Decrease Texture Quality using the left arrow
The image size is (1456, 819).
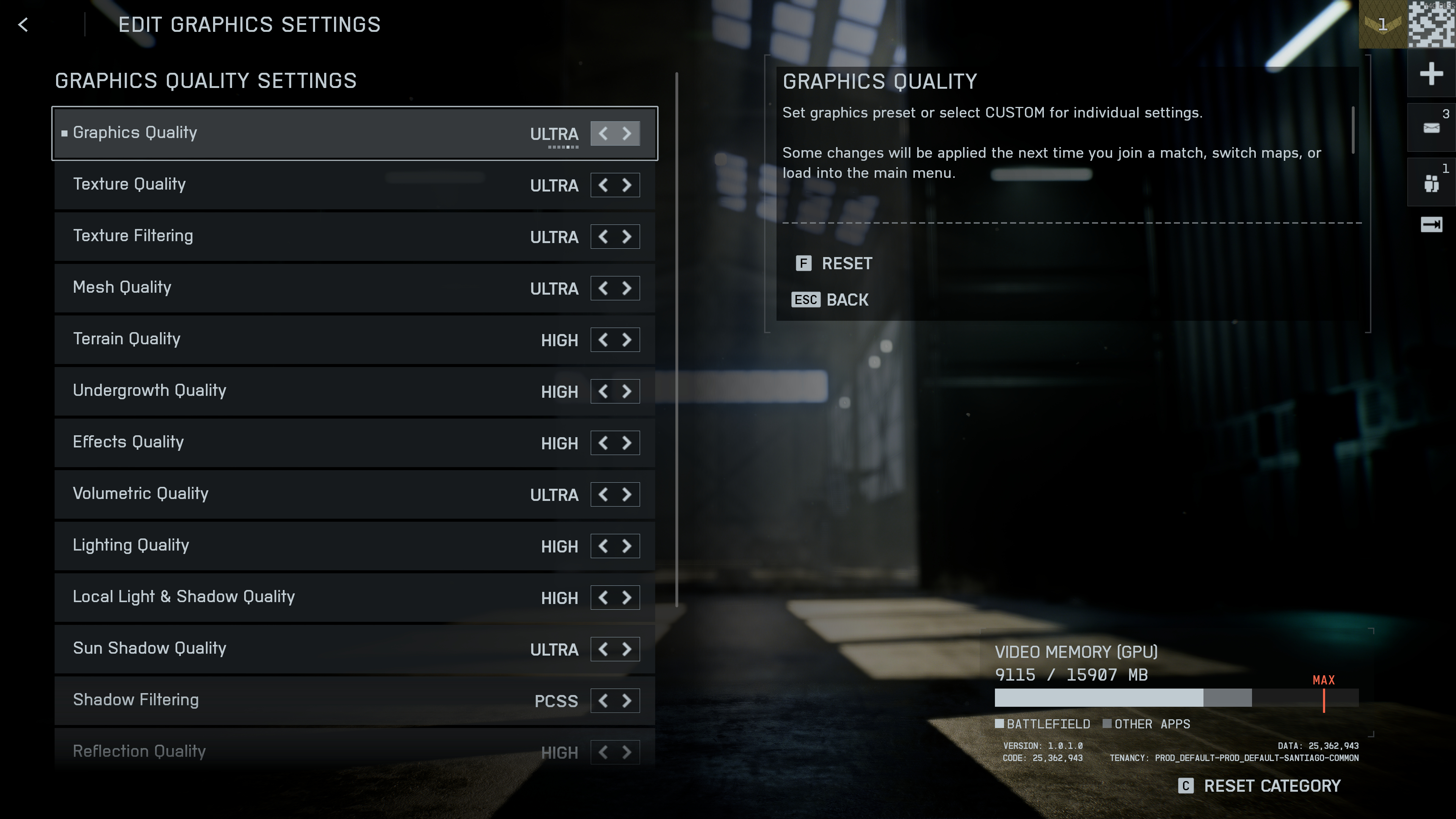coord(602,185)
